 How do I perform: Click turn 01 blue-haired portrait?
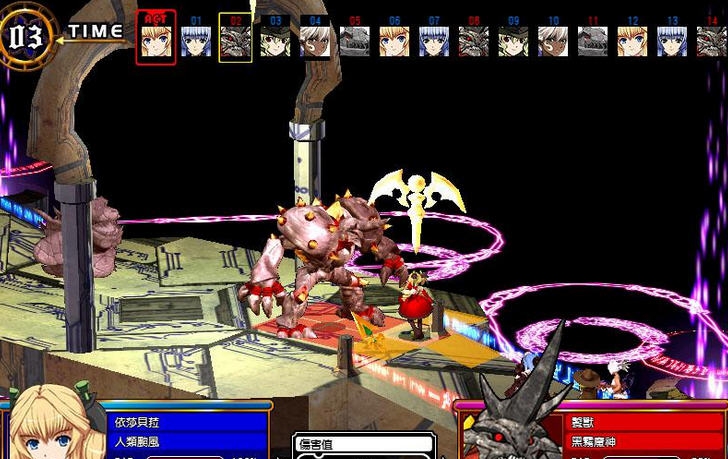coord(196,40)
